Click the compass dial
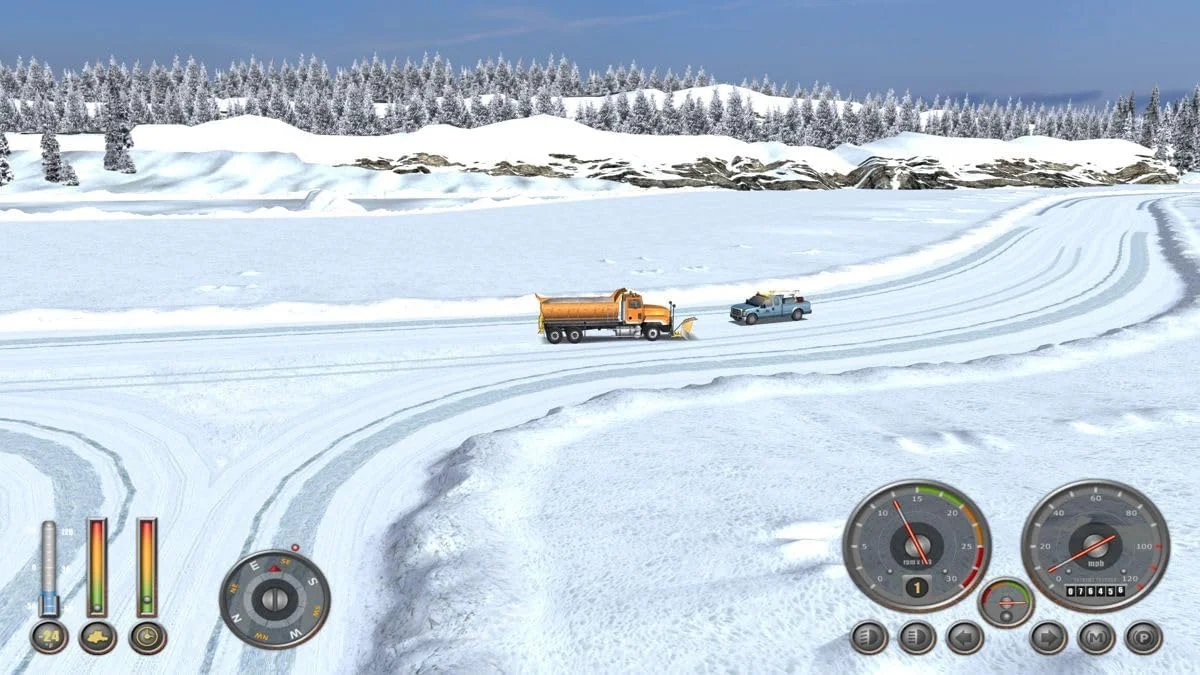The image size is (1200, 675). [x=275, y=599]
